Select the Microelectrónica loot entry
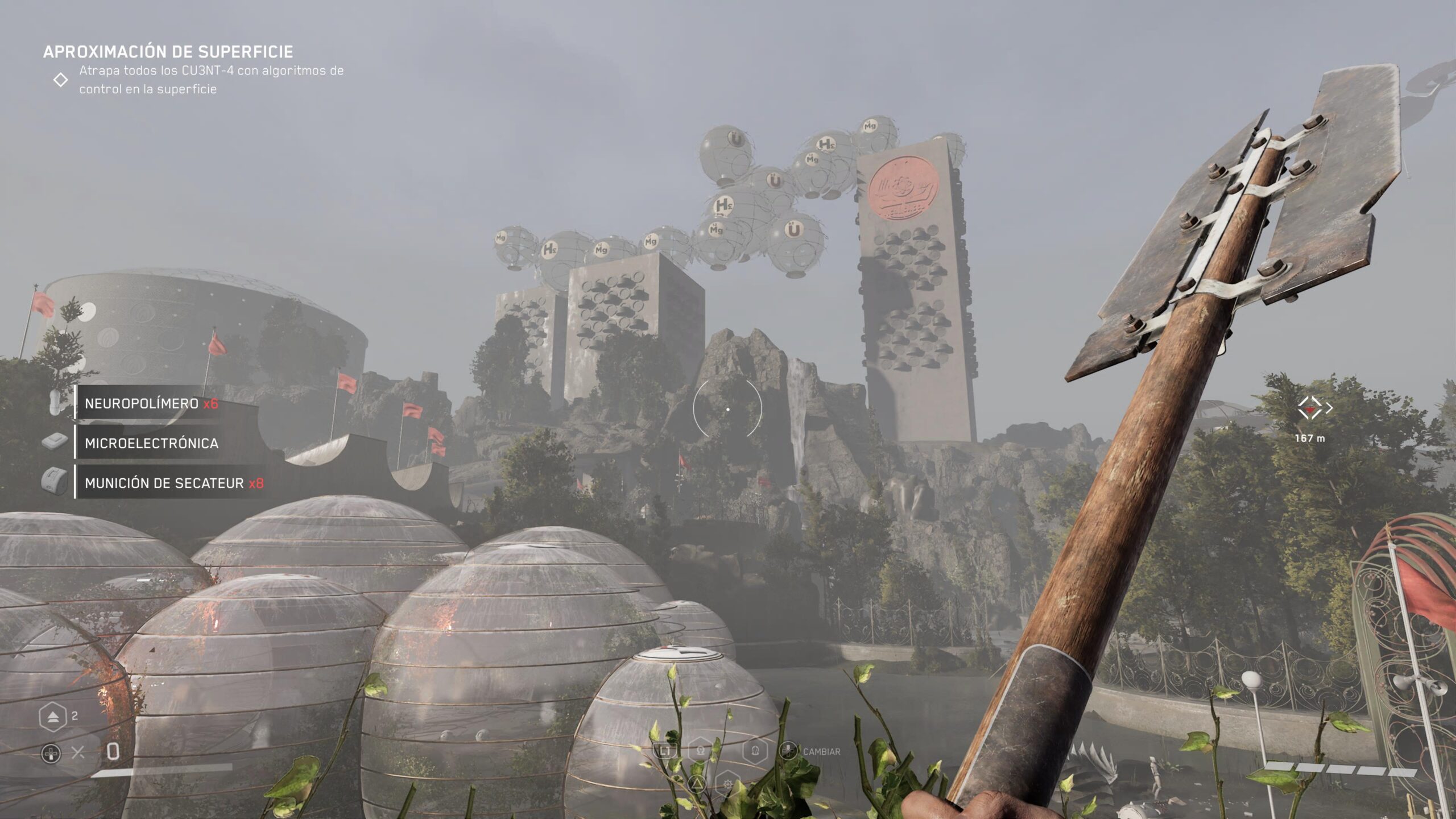The image size is (1456, 819). 151,443
